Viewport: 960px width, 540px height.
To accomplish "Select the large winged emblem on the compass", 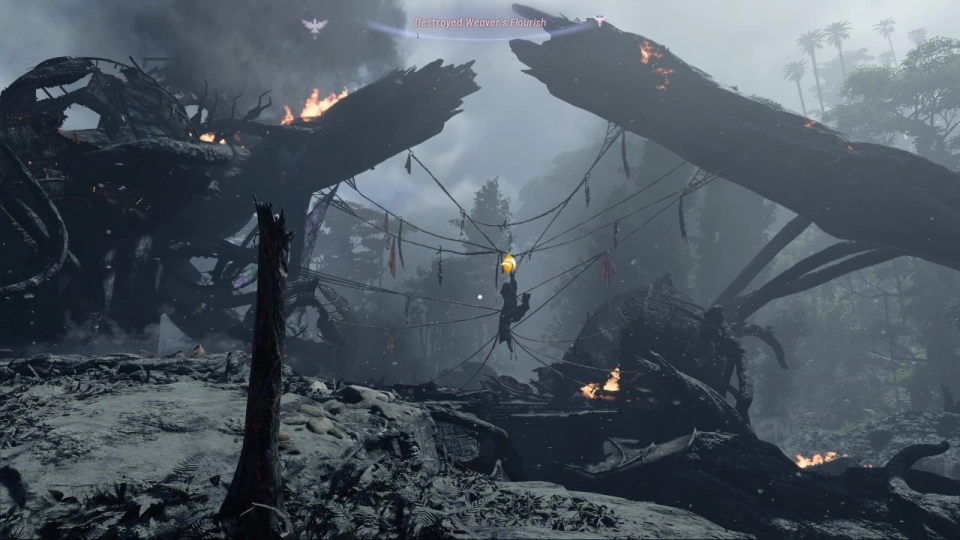I will coord(314,27).
